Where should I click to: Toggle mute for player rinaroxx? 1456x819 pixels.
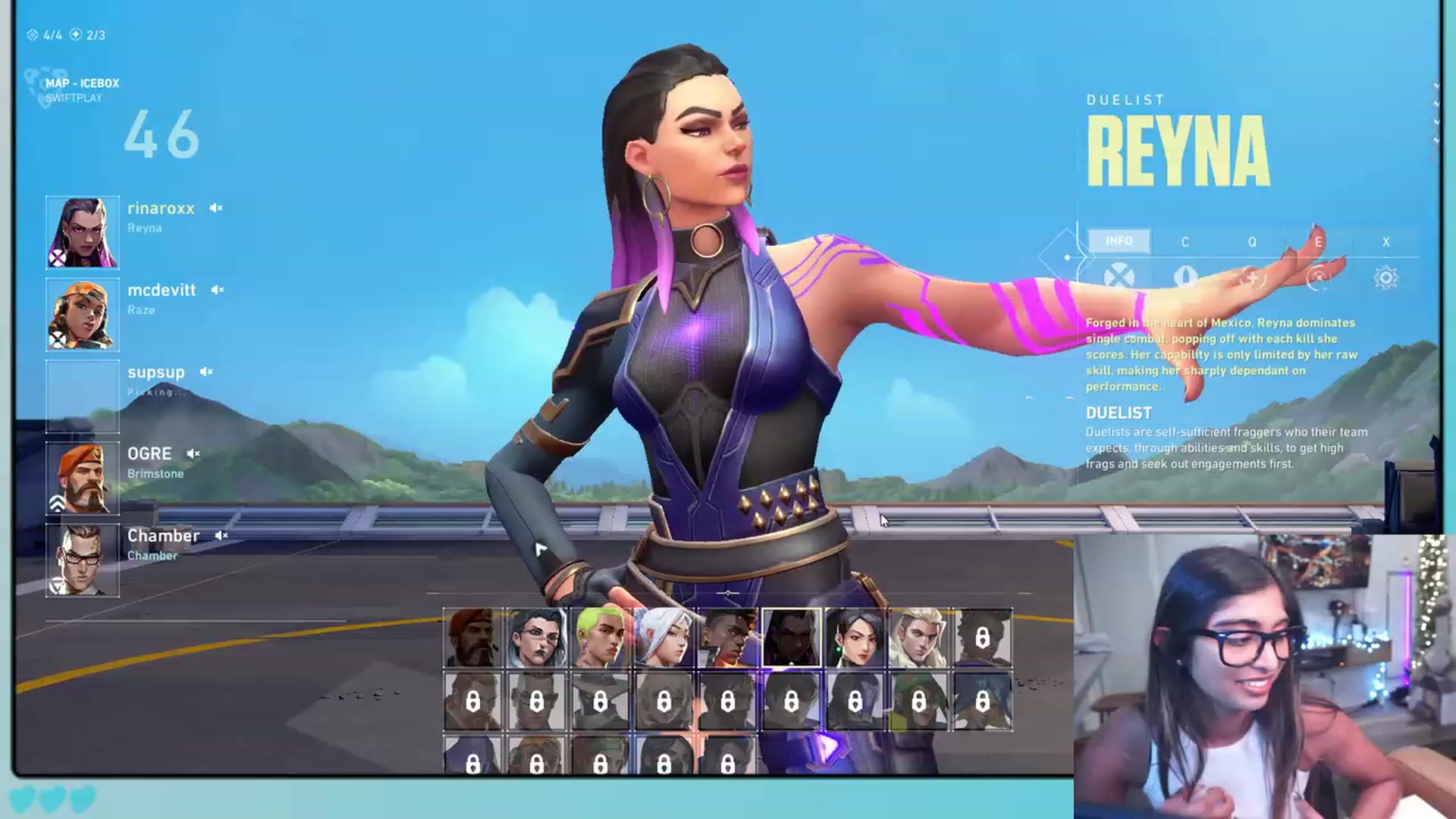coord(216,208)
